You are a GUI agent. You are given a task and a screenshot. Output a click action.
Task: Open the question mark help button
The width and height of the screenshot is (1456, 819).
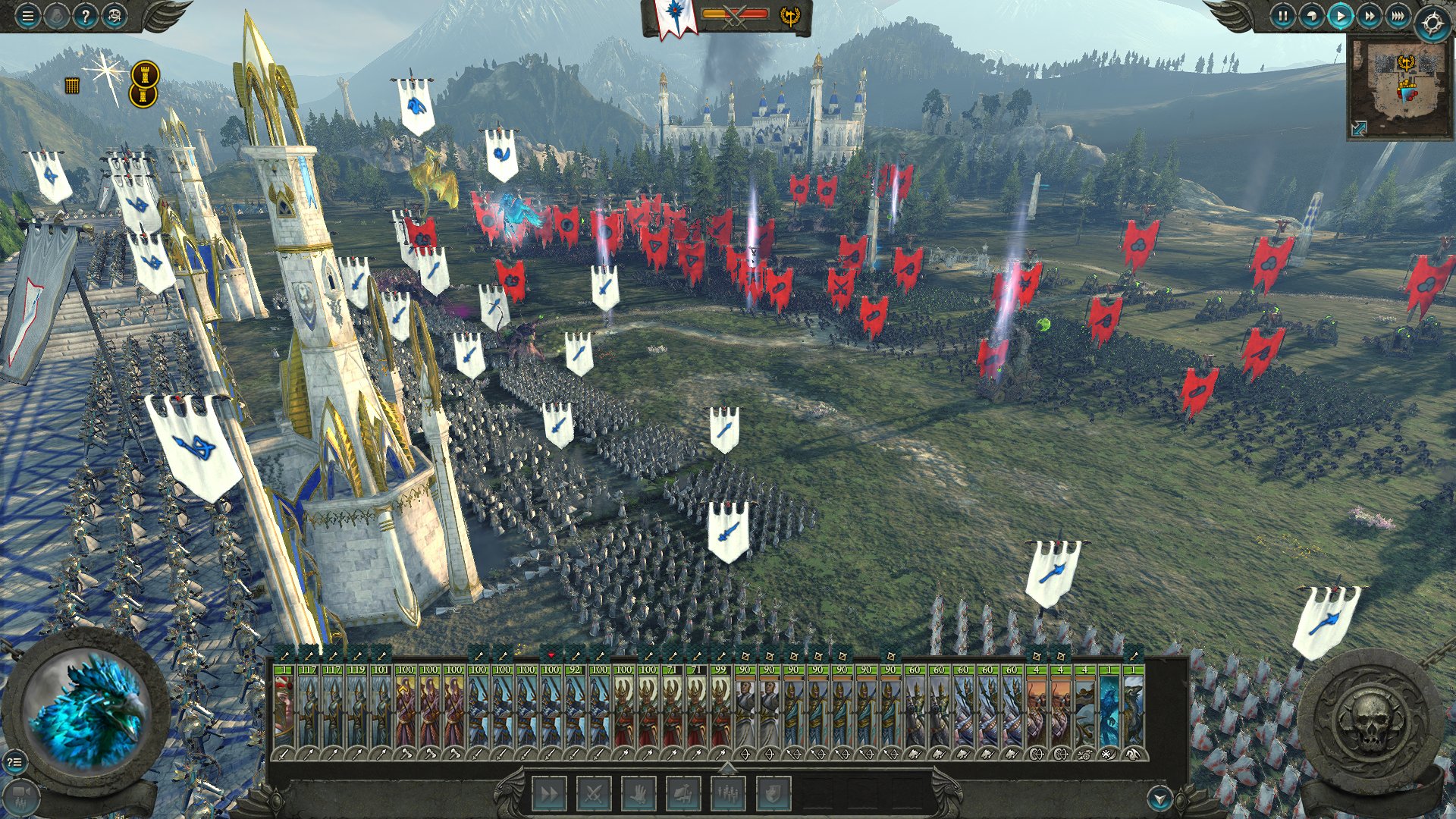pos(86,16)
